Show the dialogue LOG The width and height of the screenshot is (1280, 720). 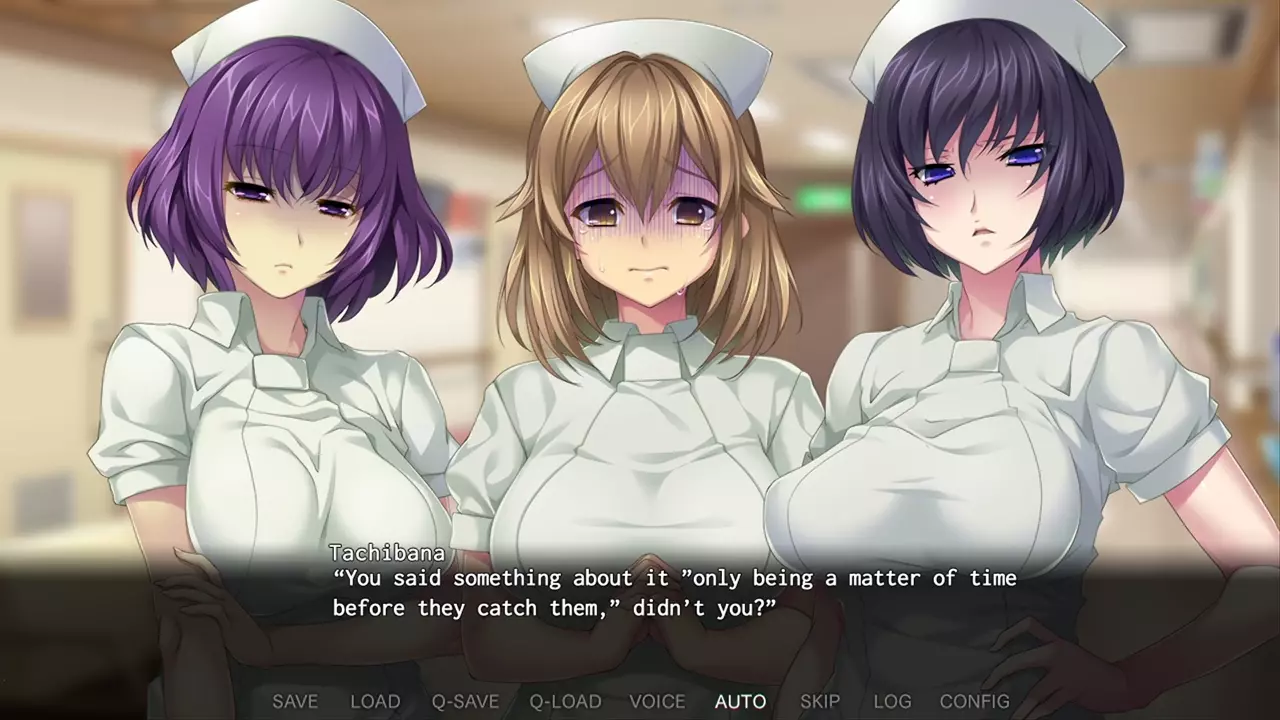coord(892,701)
